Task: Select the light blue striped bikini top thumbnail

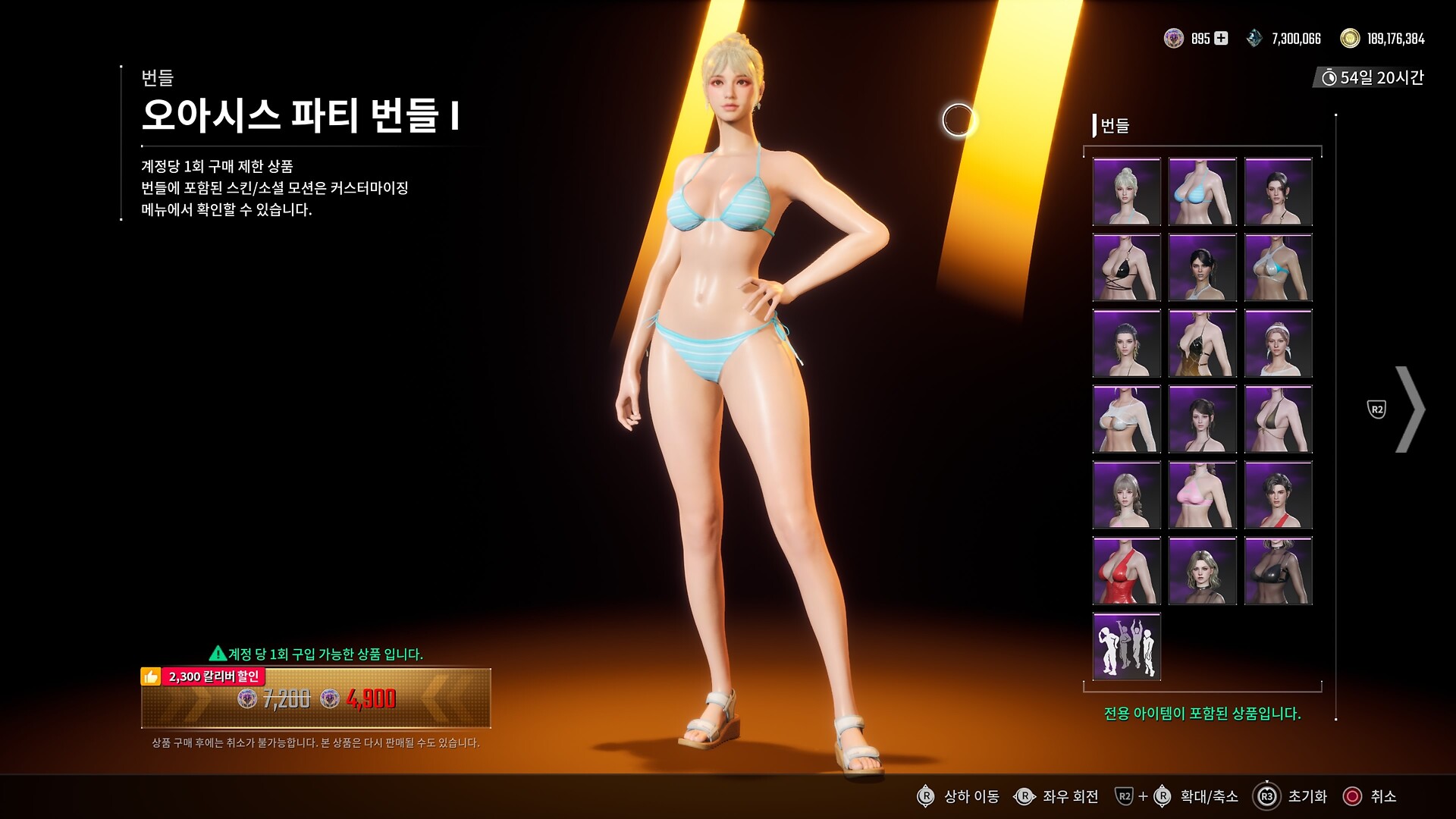Action: [x=1202, y=192]
